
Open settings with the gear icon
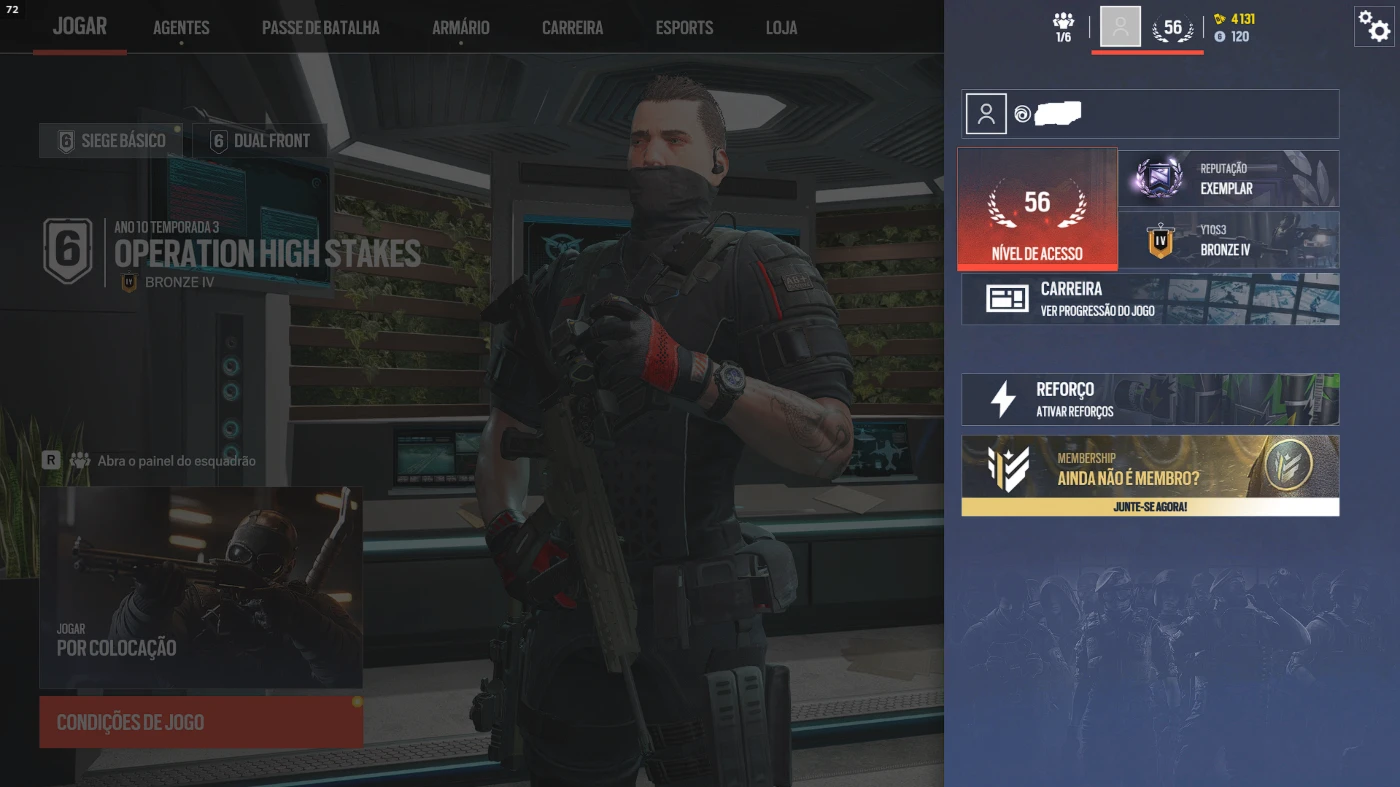(1376, 27)
